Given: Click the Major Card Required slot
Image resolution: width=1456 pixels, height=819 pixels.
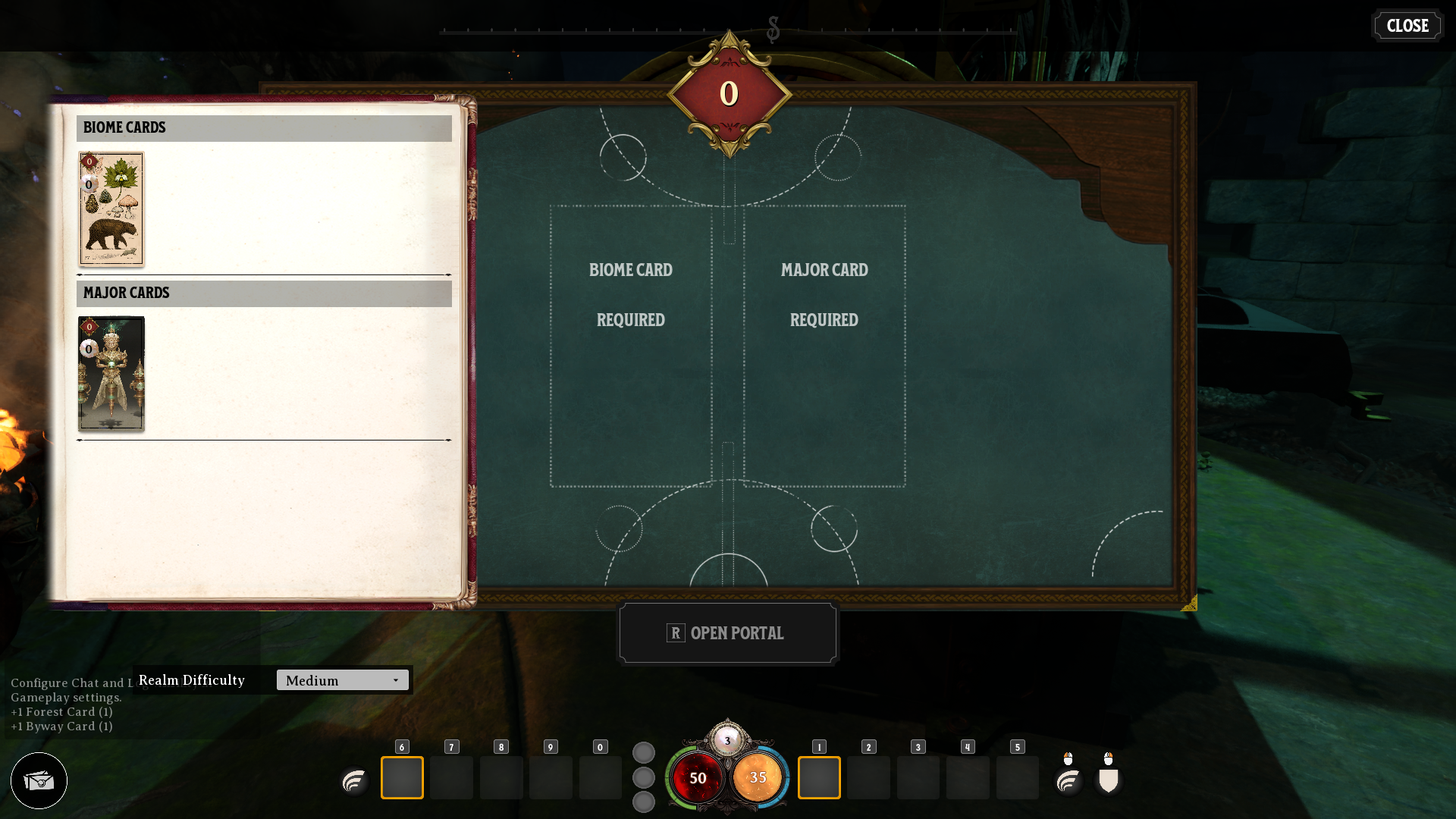Looking at the screenshot, I should 825,343.
